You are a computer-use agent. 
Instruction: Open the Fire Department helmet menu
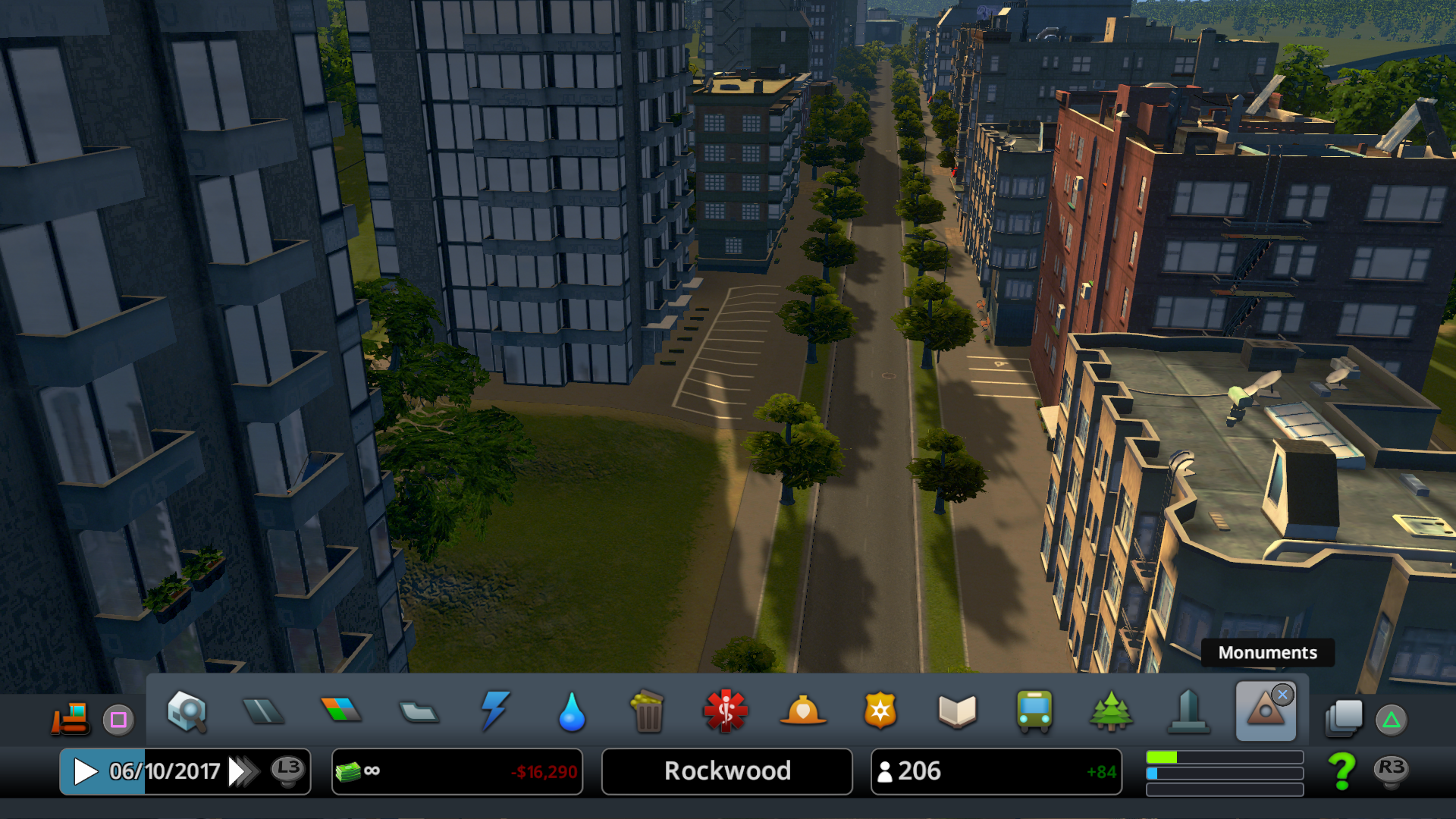coord(803,711)
